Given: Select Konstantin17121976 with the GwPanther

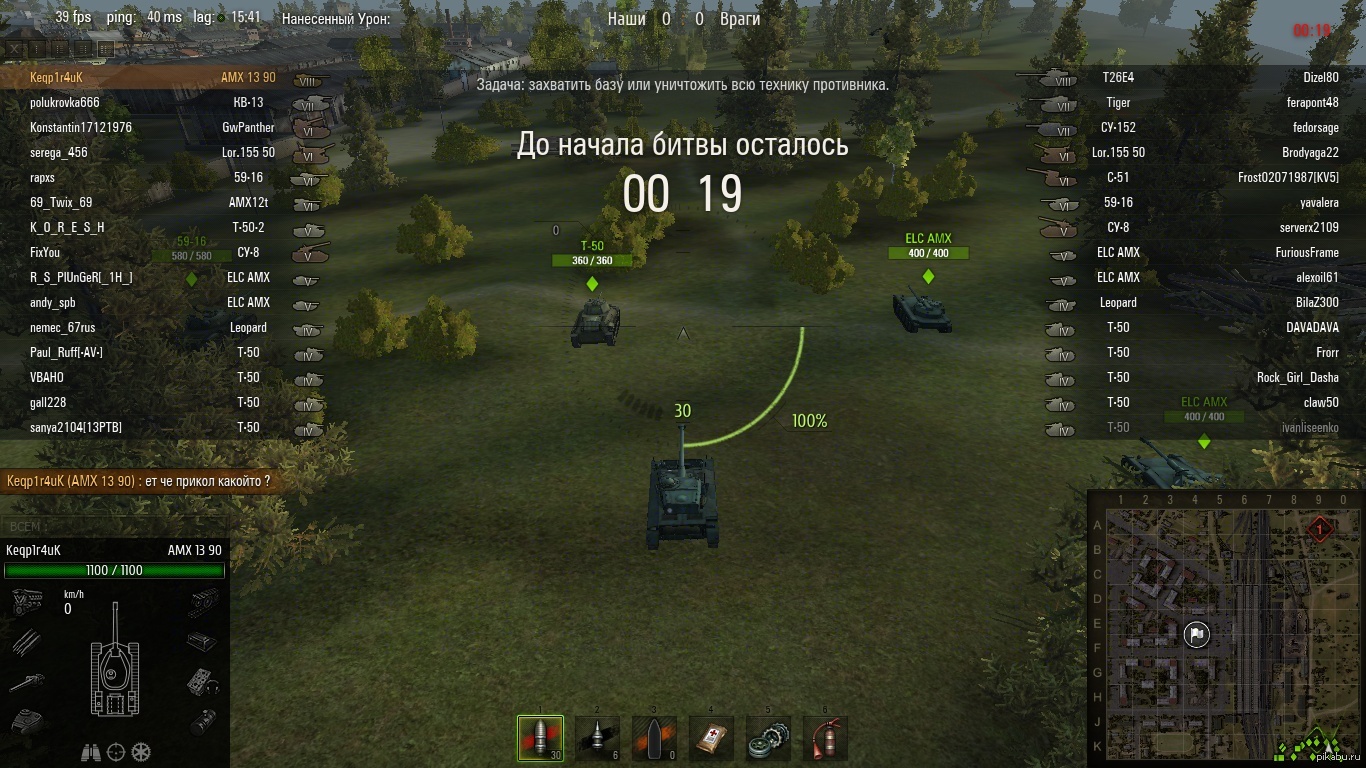Looking at the screenshot, I should point(81,127).
